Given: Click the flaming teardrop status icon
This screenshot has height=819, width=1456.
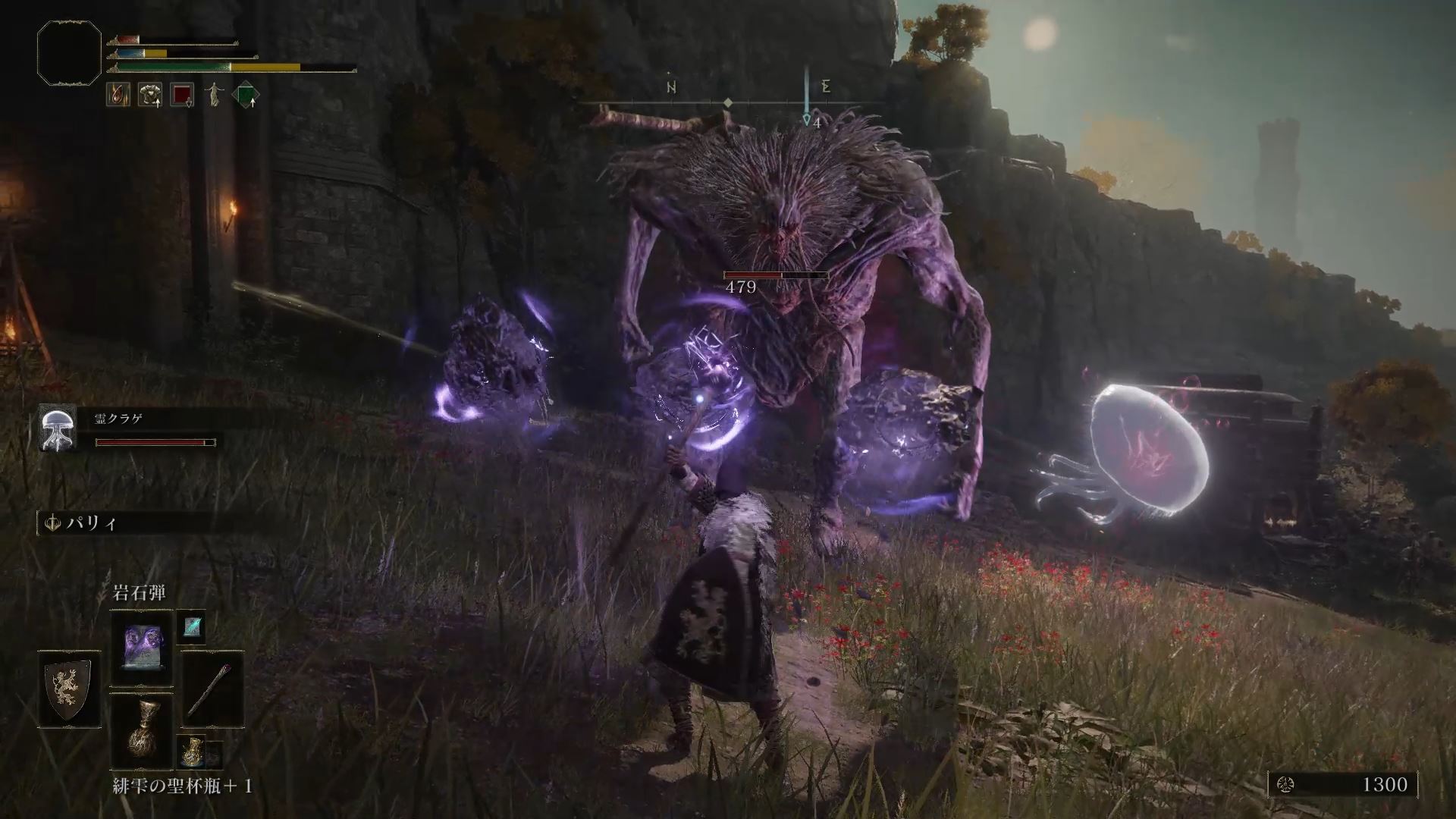Looking at the screenshot, I should pos(118,95).
